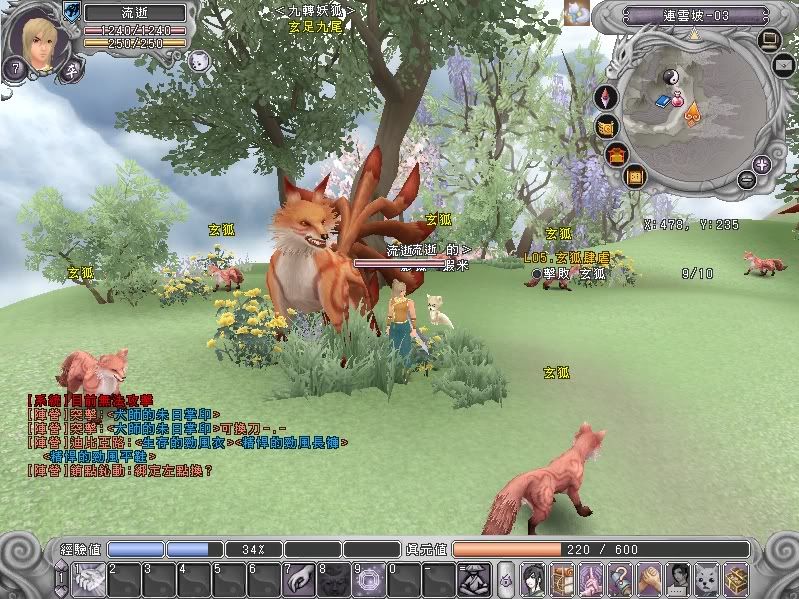Open the white cat pet menu icon
799x599 pixels.
[x=708, y=578]
